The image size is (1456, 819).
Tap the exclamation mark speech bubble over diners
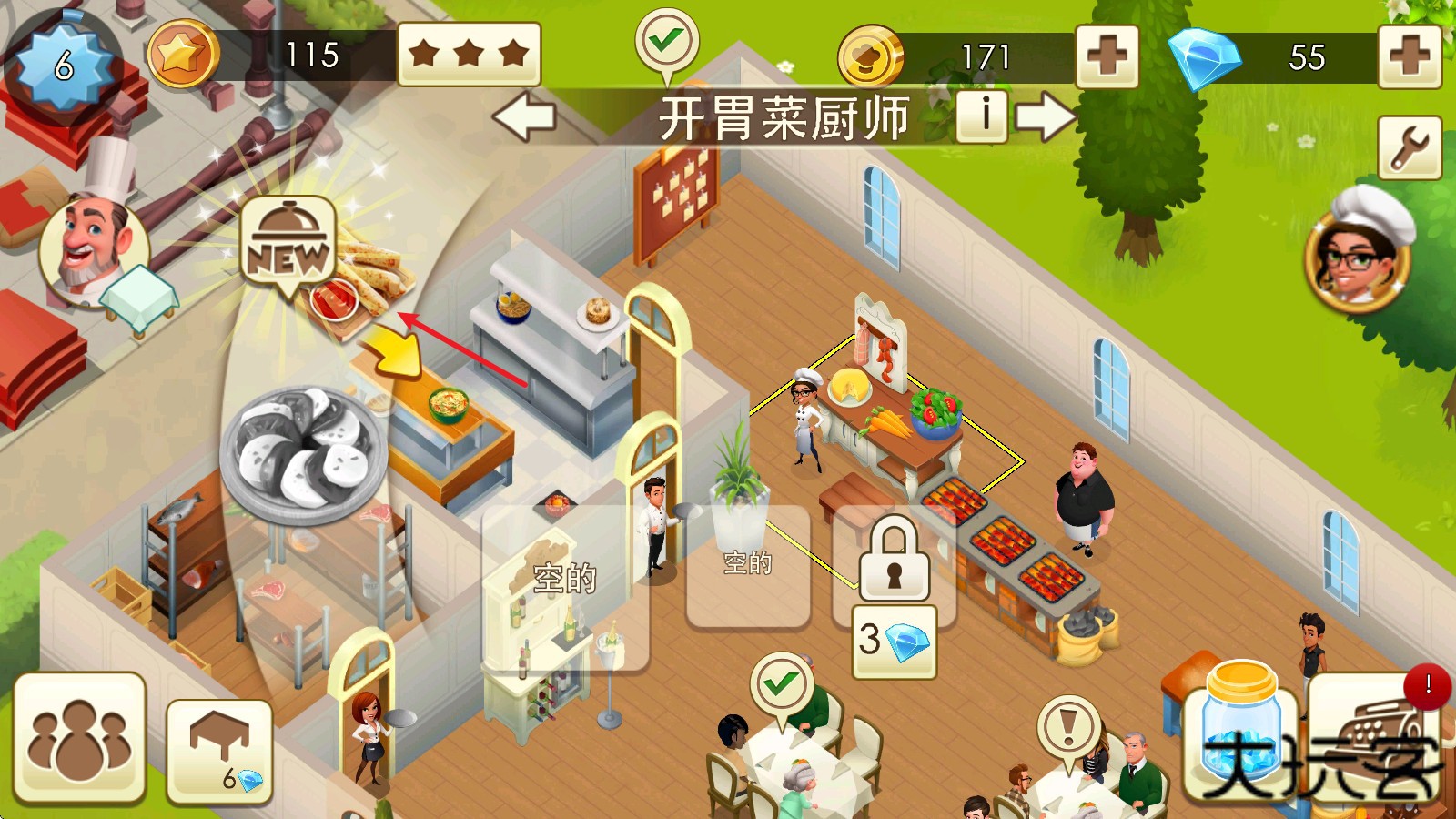point(1068,728)
